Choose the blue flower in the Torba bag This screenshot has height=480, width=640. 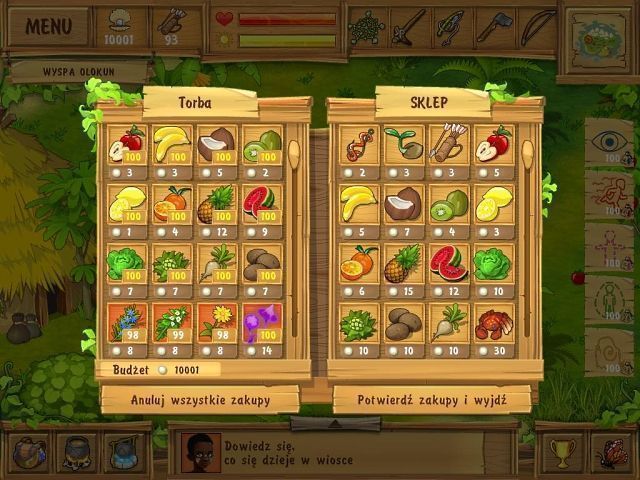click(x=127, y=324)
